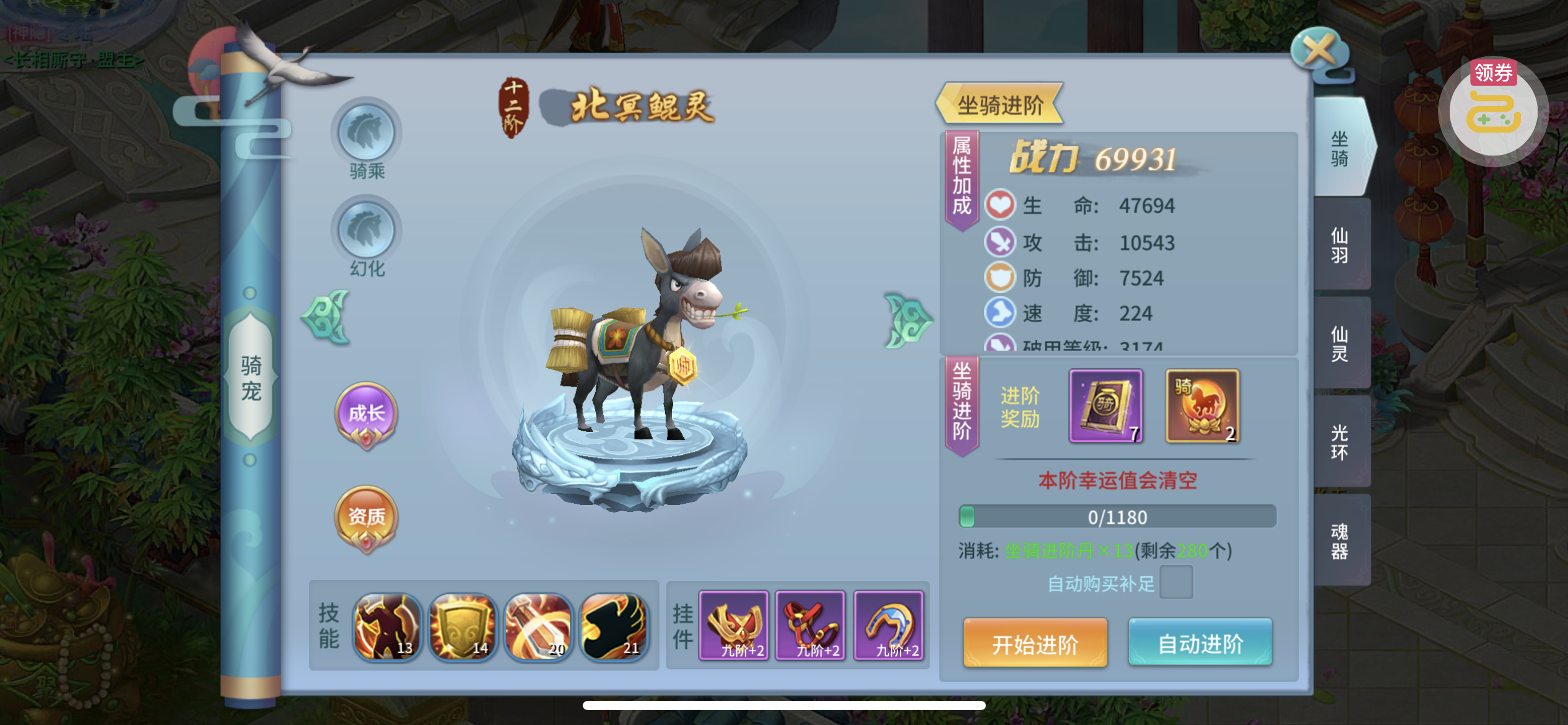Open the 成长 growth button
Image resolution: width=1568 pixels, height=725 pixels.
pyautogui.click(x=367, y=413)
